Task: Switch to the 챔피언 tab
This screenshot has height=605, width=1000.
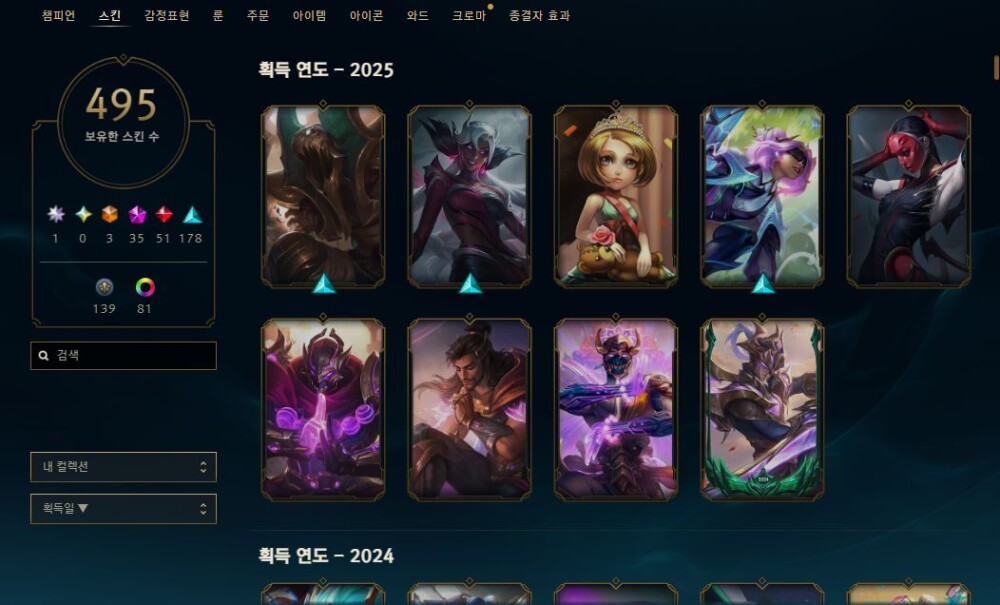Action: (58, 16)
